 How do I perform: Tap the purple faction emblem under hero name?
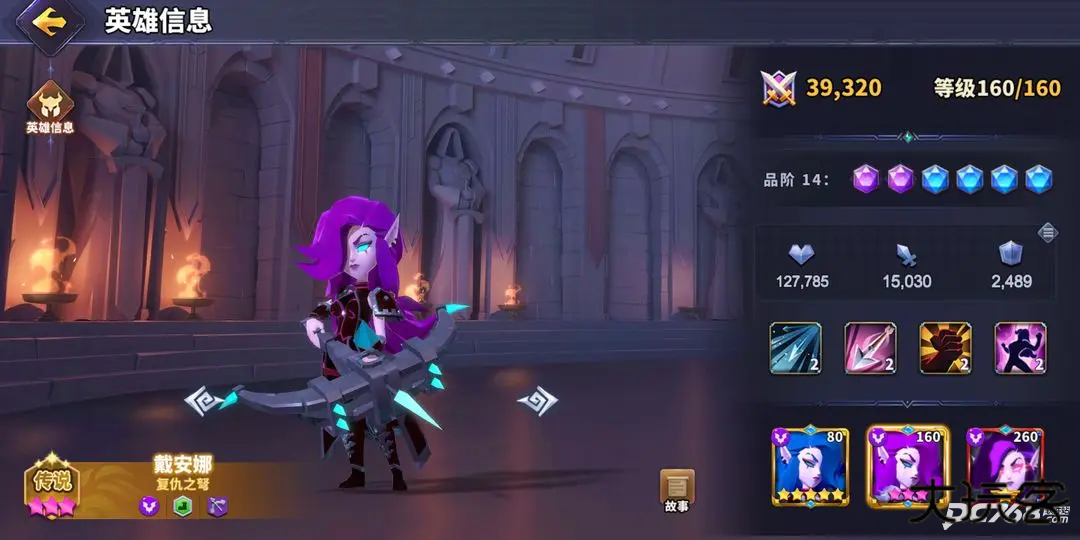pos(149,506)
